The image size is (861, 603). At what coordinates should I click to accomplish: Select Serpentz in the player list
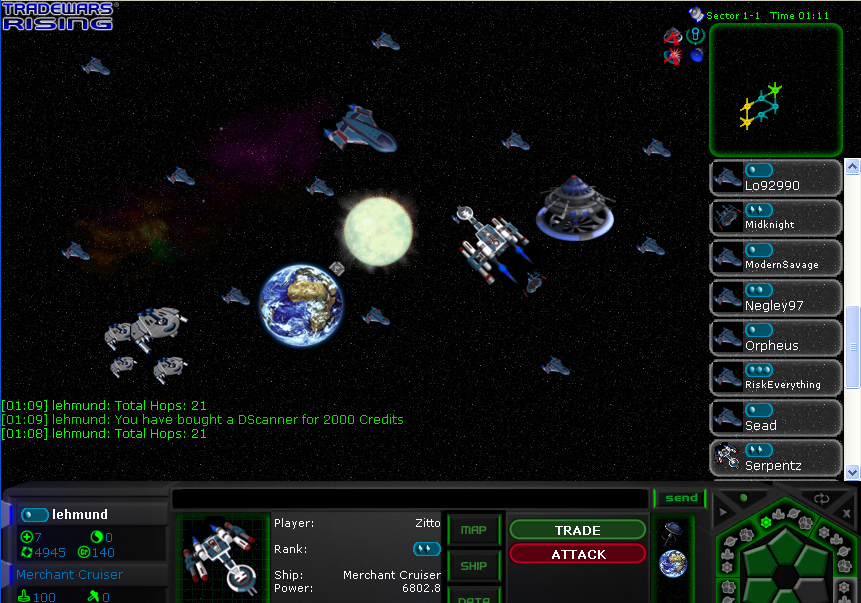[776, 458]
